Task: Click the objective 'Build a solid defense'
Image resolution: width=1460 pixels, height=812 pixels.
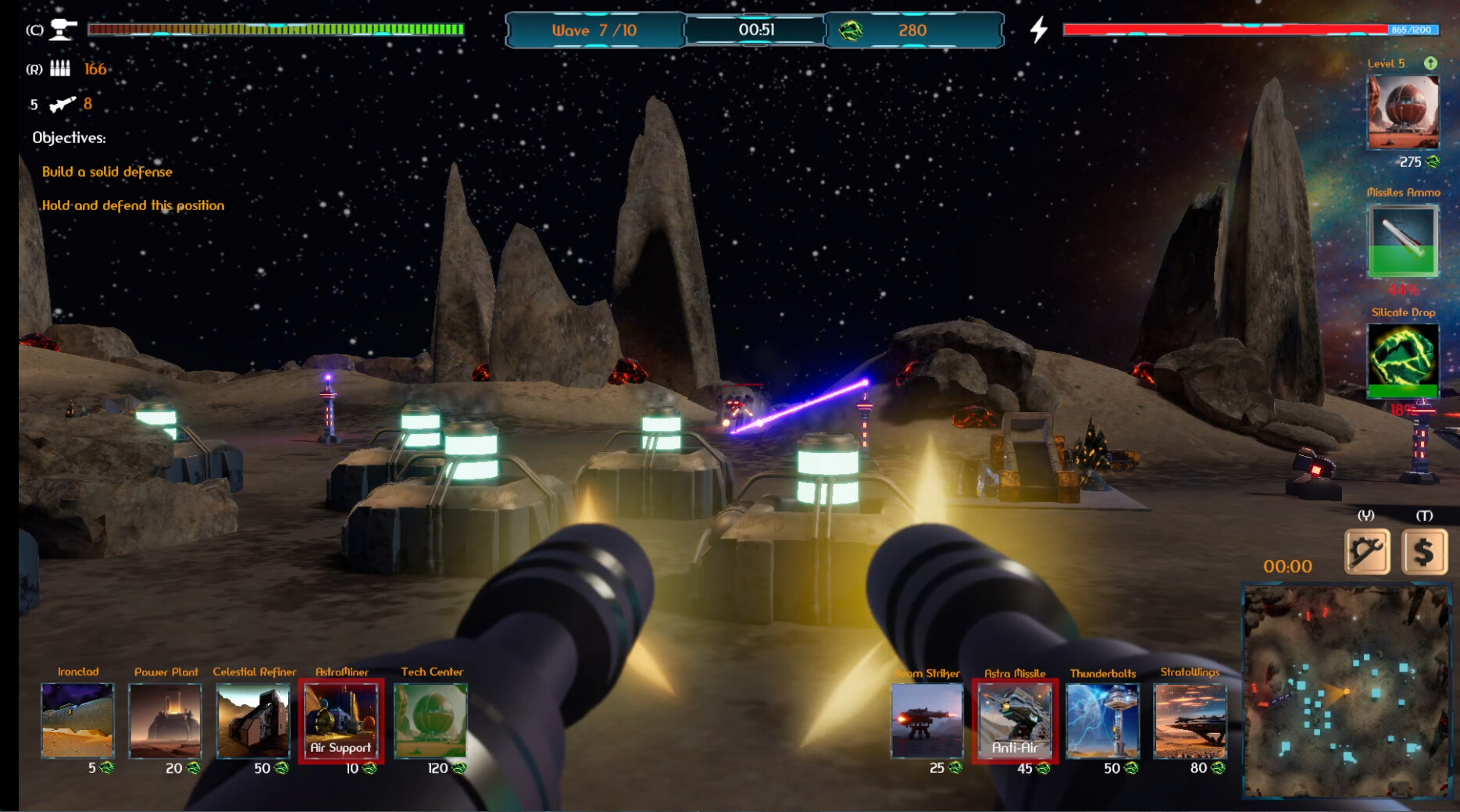Action: [x=107, y=172]
